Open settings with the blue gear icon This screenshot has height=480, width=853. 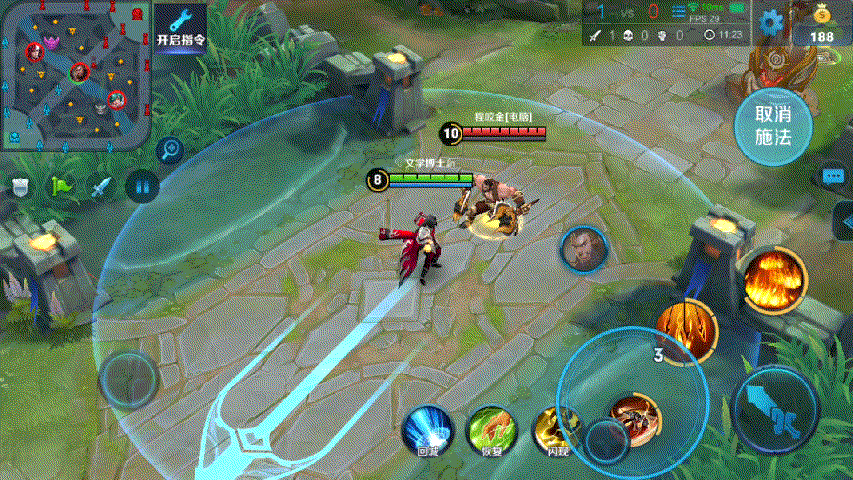[770, 22]
